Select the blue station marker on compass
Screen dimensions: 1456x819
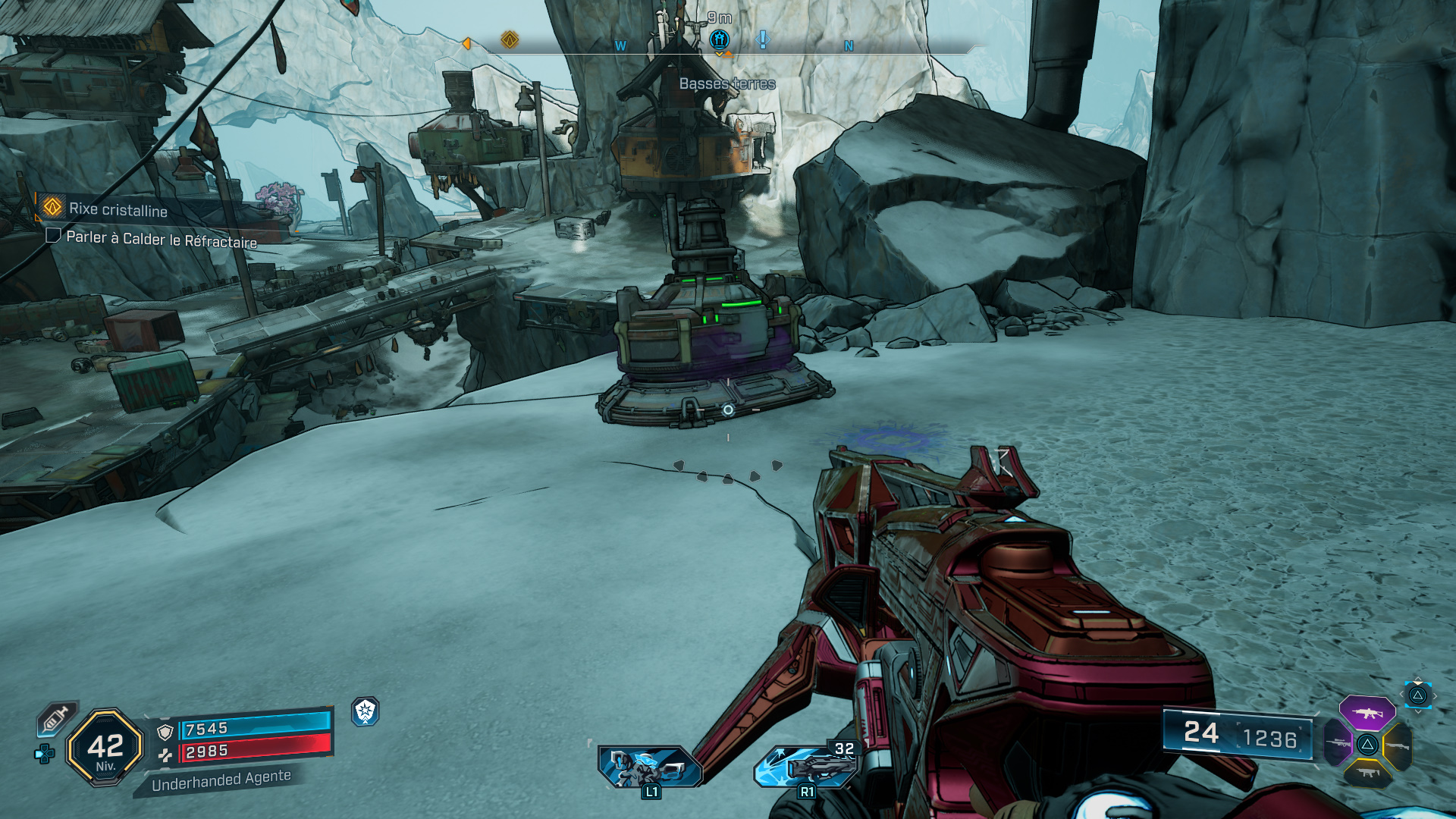tap(719, 39)
